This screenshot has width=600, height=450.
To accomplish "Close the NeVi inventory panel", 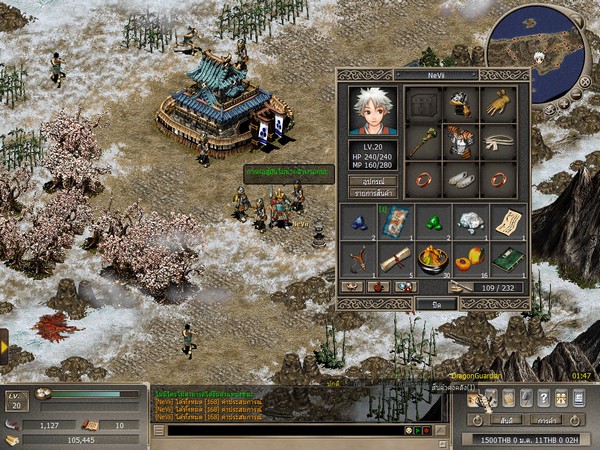I will tap(436, 303).
